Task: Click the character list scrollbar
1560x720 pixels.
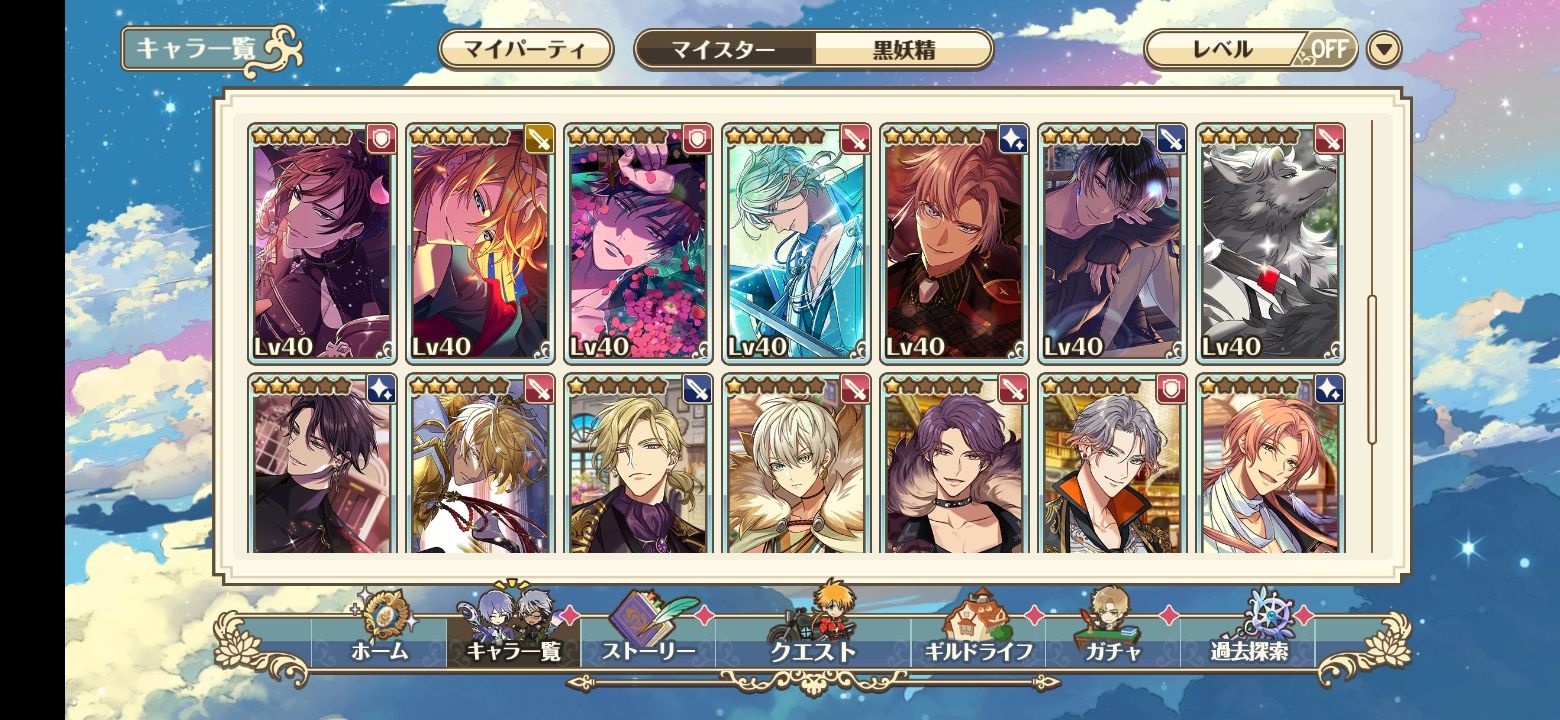Action: pyautogui.click(x=1372, y=370)
